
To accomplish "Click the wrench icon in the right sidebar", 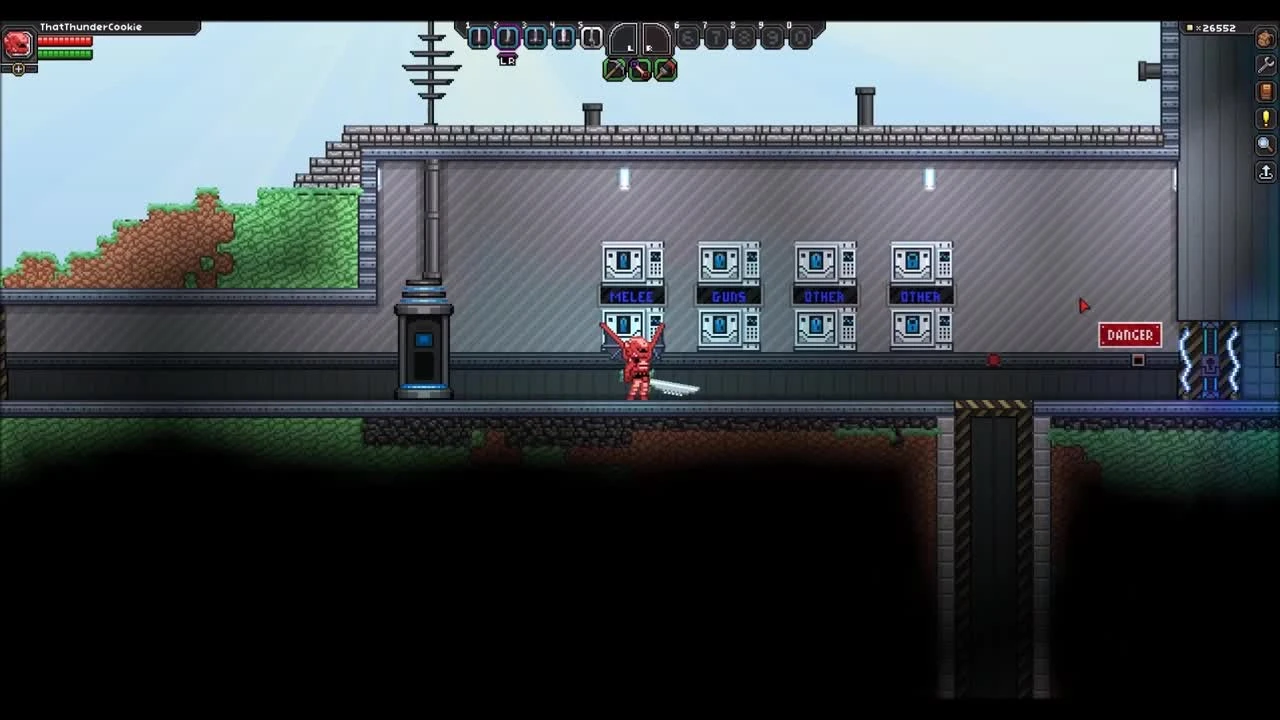I will pyautogui.click(x=1264, y=65).
